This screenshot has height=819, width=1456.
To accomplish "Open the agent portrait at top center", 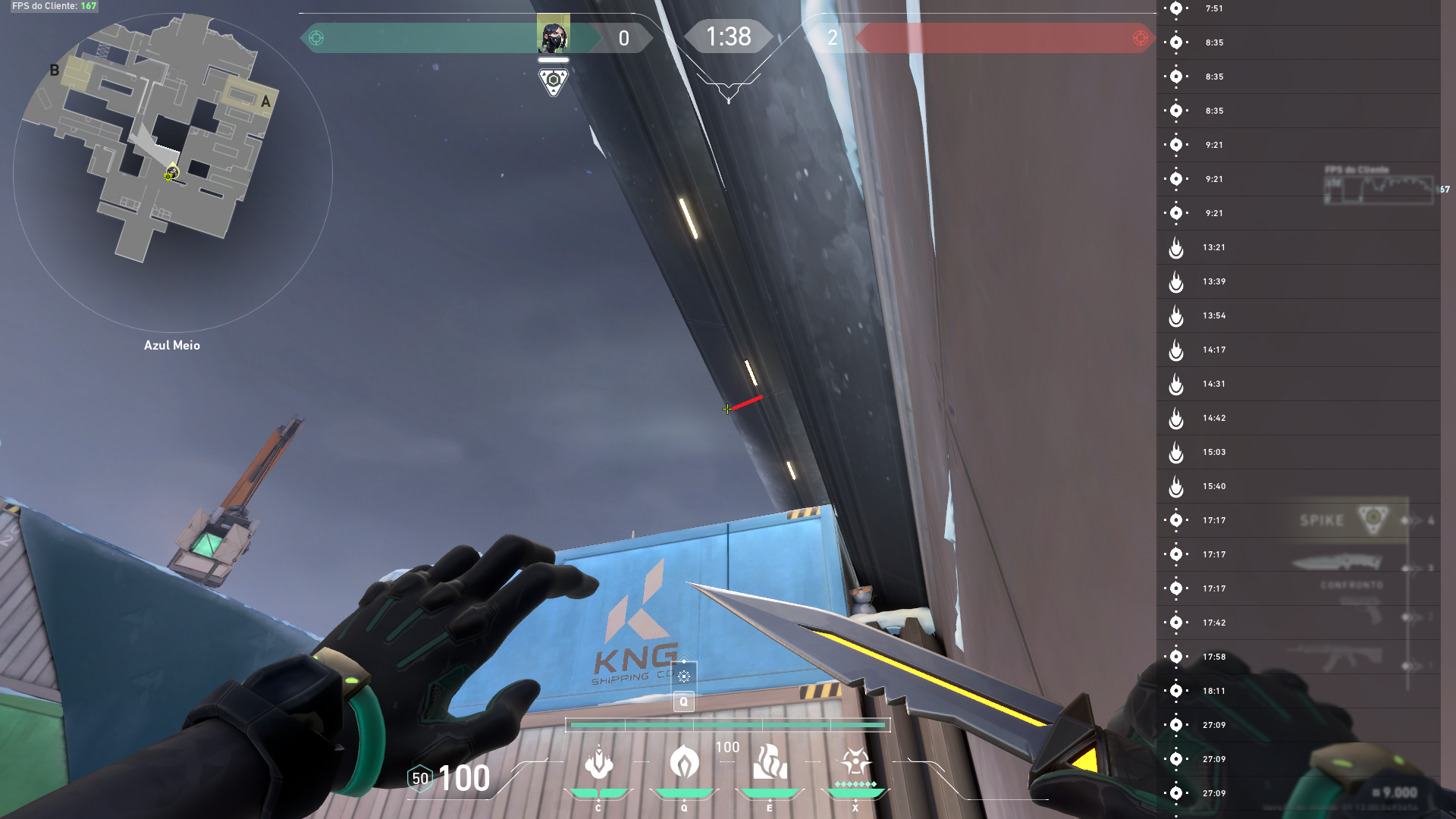I will (x=554, y=34).
